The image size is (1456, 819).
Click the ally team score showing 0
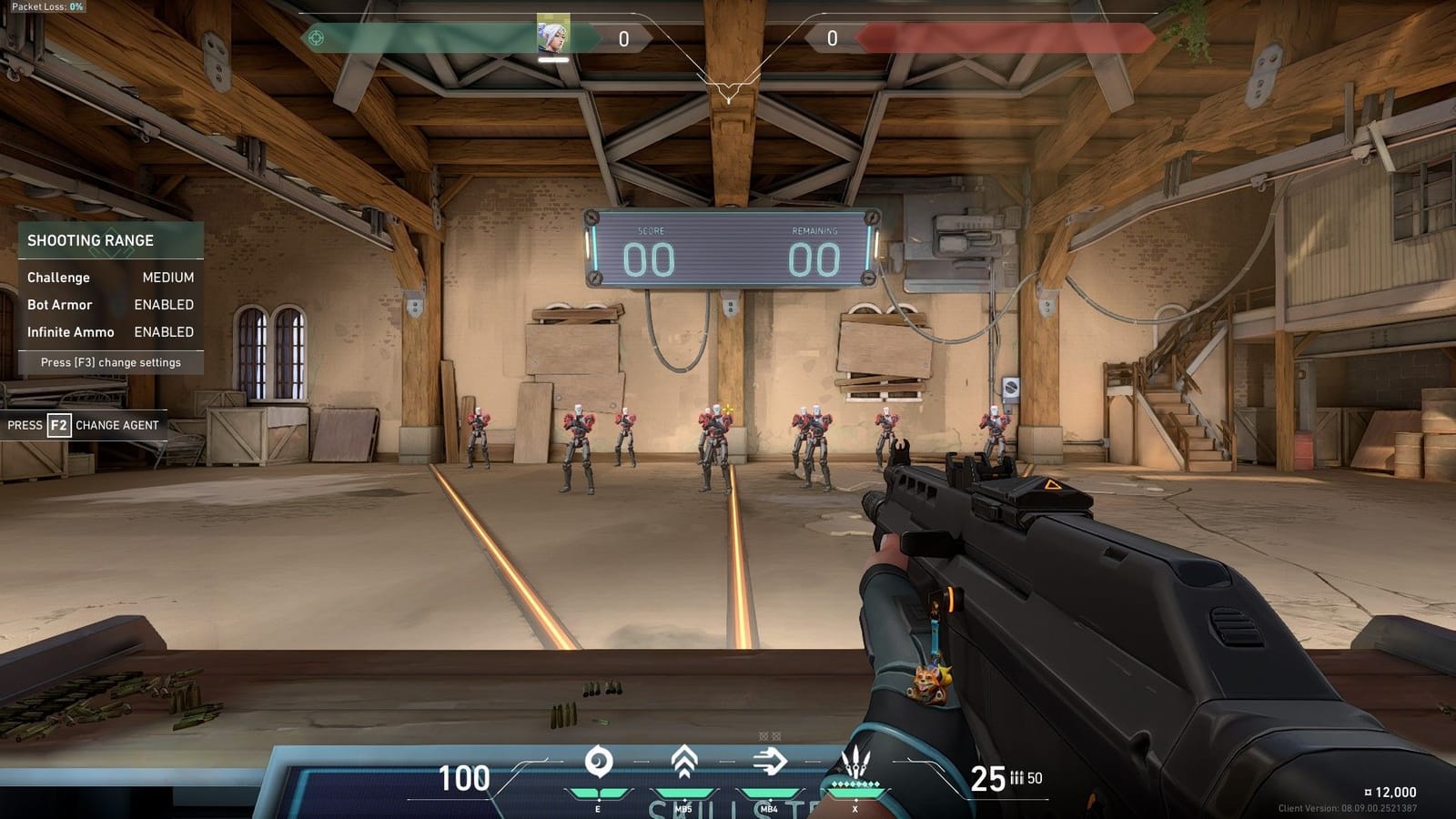pyautogui.click(x=623, y=37)
